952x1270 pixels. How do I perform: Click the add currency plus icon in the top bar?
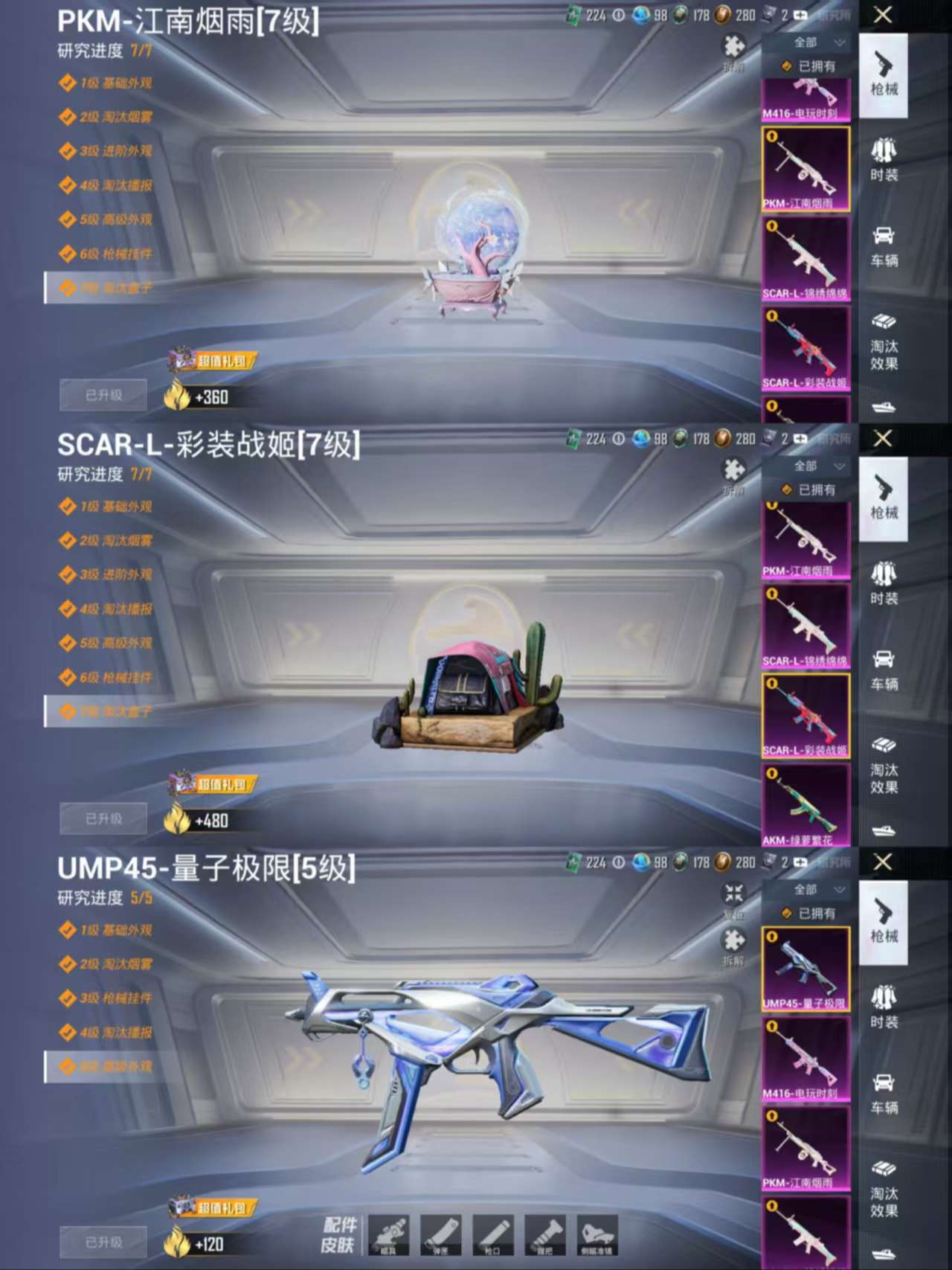pyautogui.click(x=800, y=16)
